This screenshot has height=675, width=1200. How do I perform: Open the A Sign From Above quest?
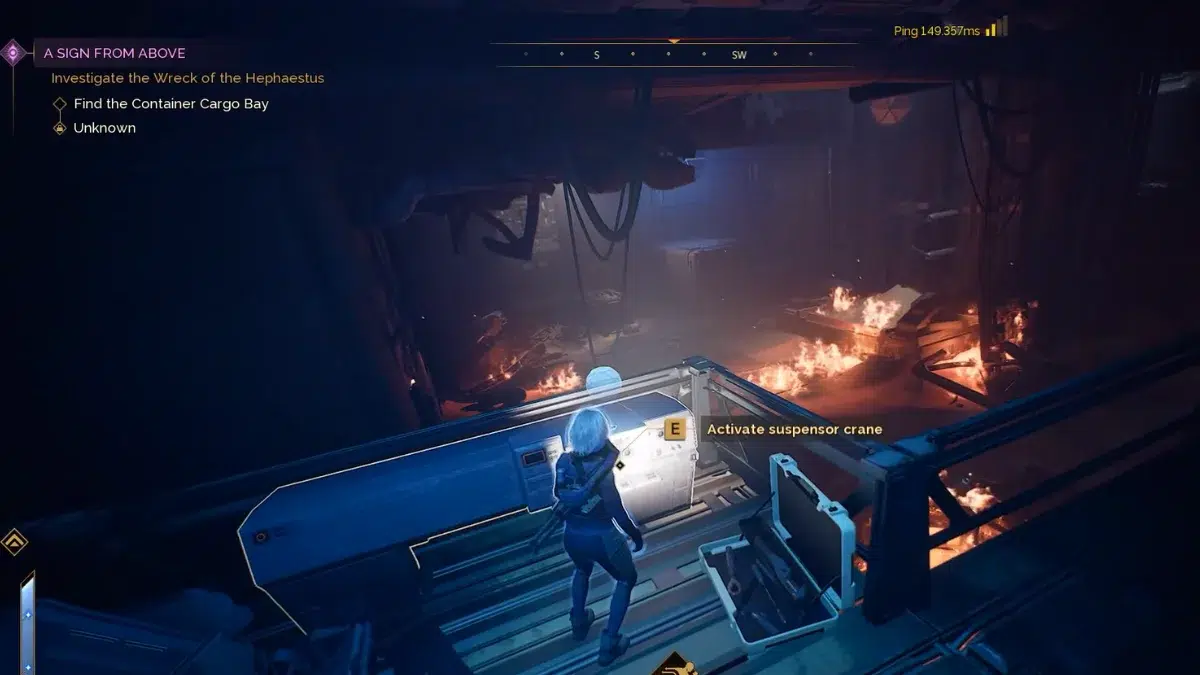[x=114, y=53]
